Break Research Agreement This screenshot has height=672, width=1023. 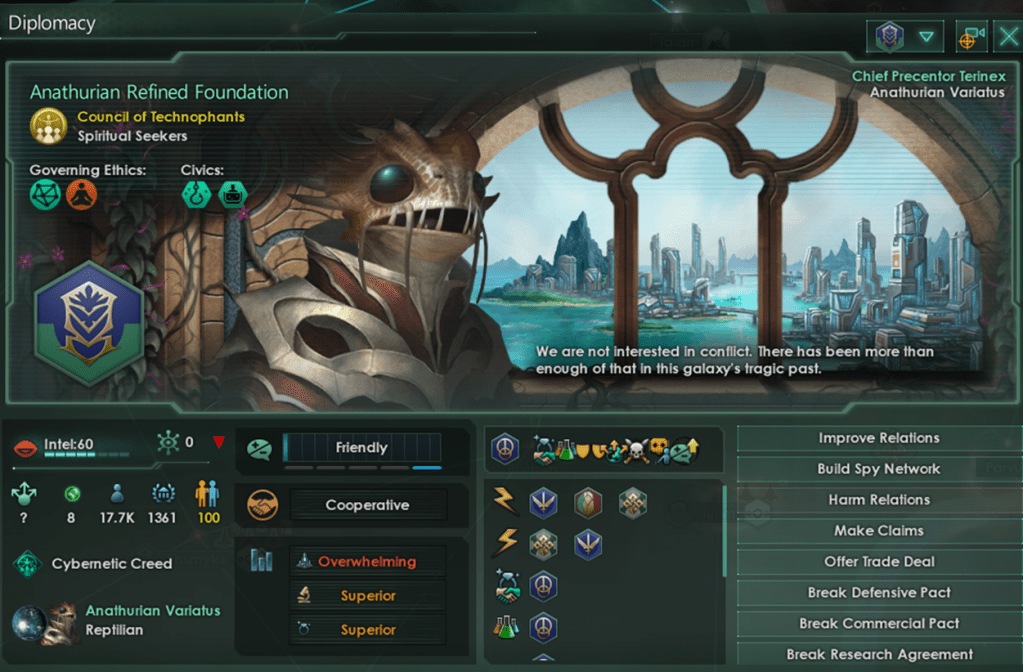[878, 655]
